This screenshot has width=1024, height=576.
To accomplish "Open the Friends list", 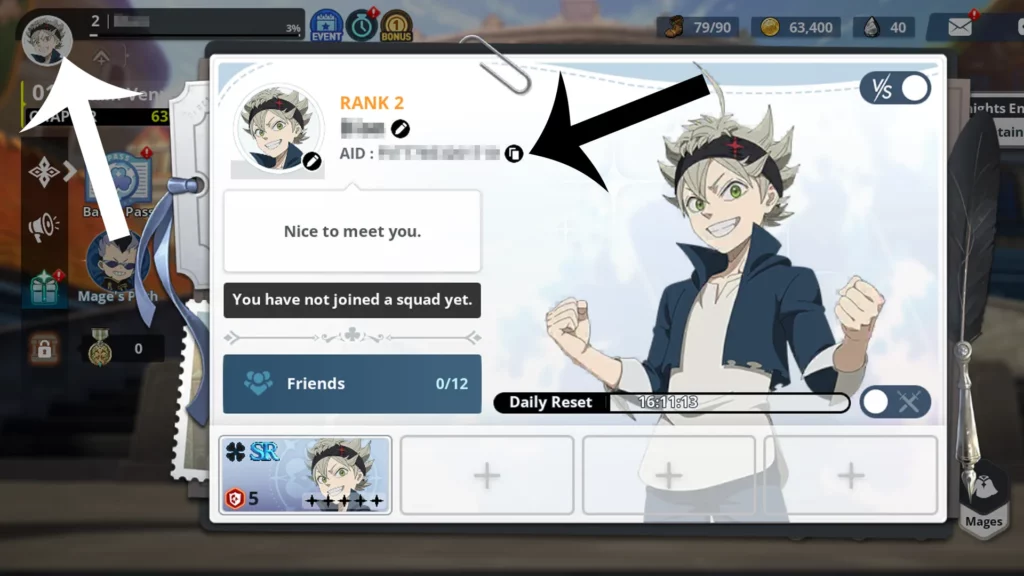I will 351,383.
